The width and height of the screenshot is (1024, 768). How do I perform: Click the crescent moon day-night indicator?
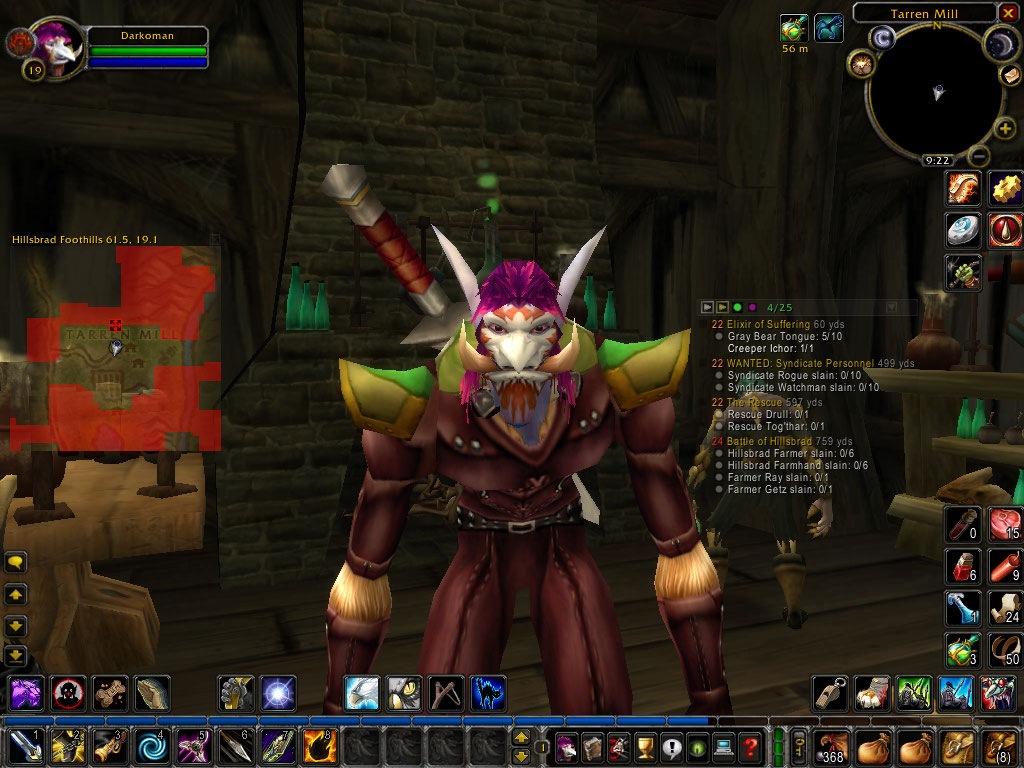[1002, 42]
